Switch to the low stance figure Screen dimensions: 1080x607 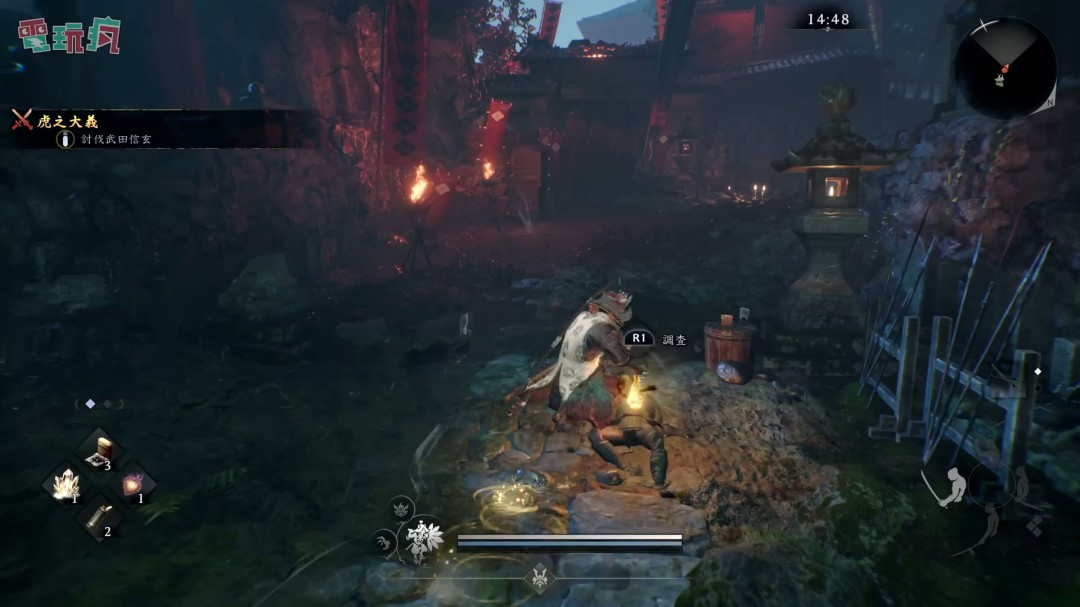pos(990,522)
